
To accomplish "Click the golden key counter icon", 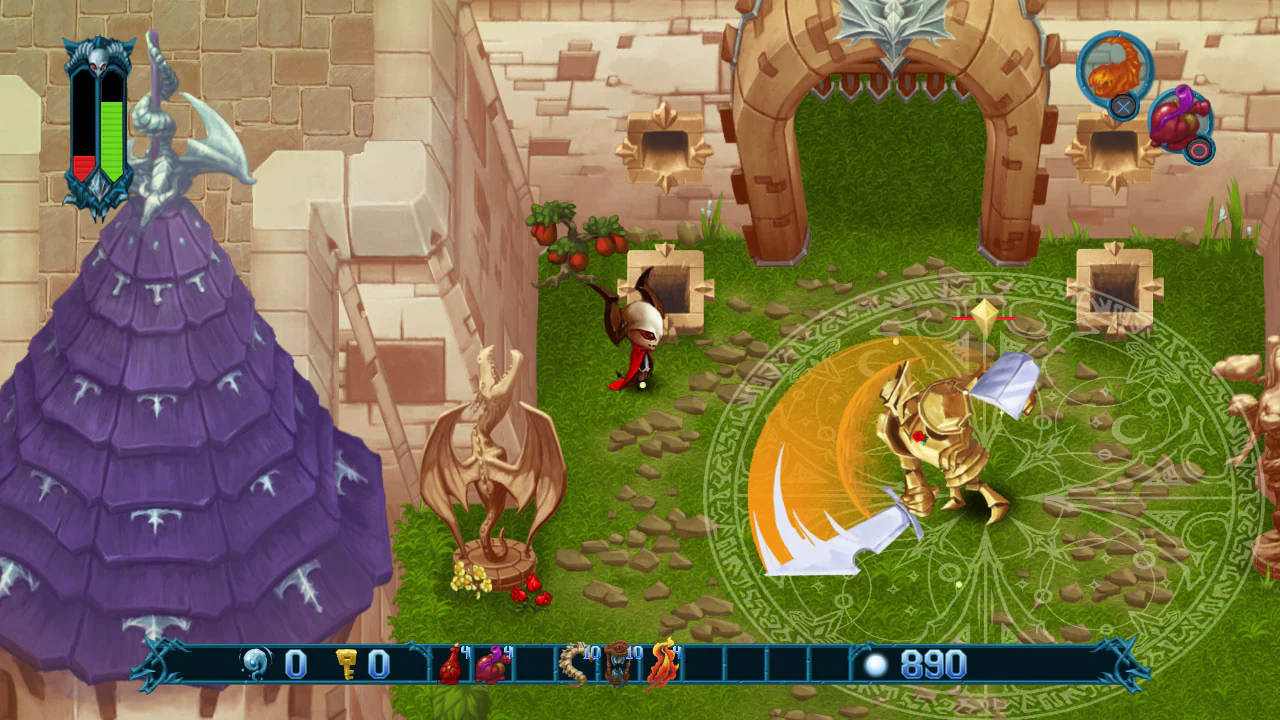I will click(346, 663).
